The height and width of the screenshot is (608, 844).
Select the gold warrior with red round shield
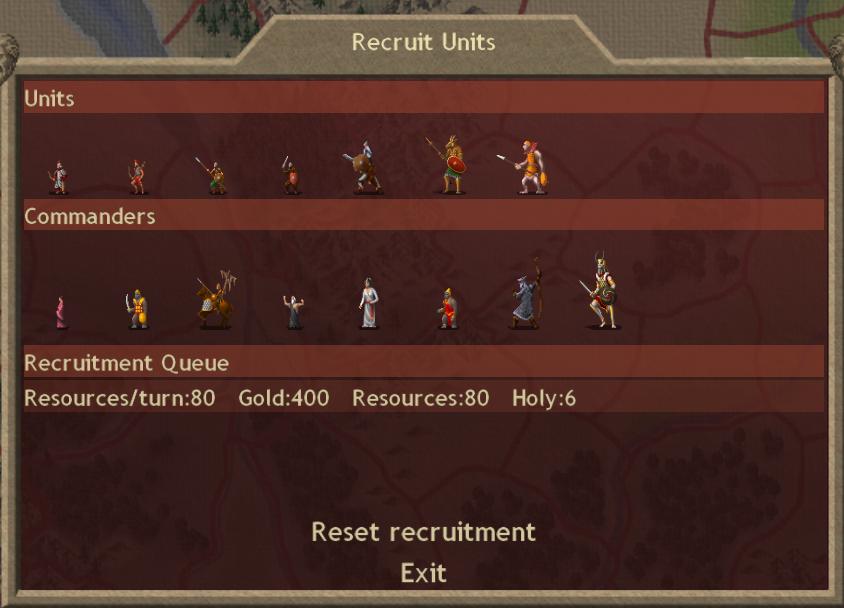tap(449, 165)
